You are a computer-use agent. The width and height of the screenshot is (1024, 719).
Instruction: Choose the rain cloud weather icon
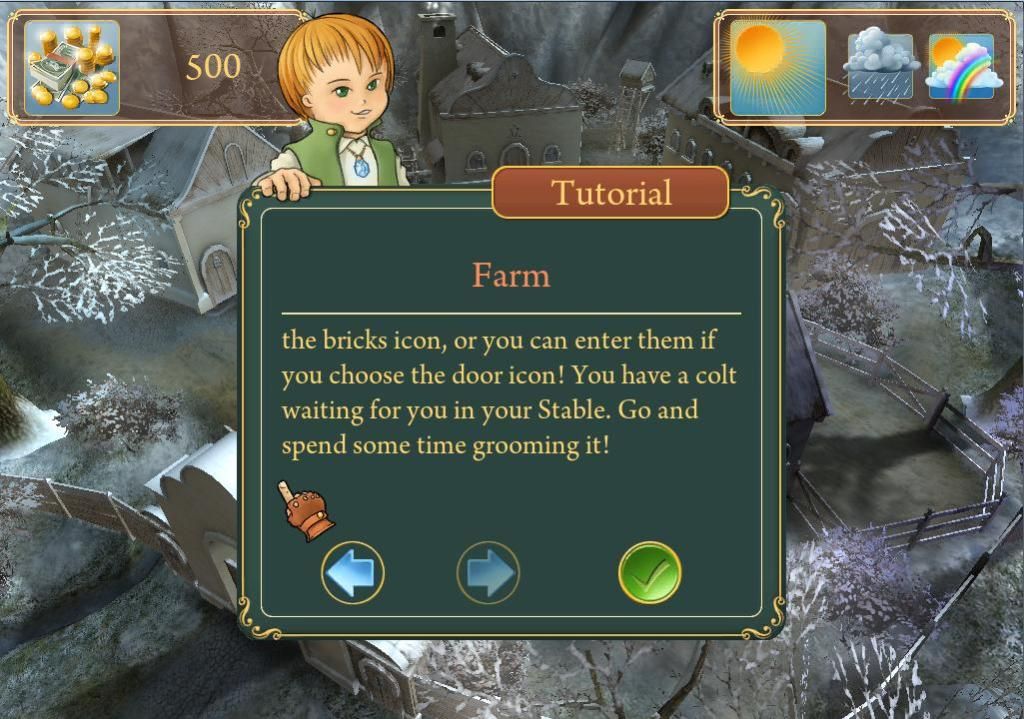pos(880,67)
